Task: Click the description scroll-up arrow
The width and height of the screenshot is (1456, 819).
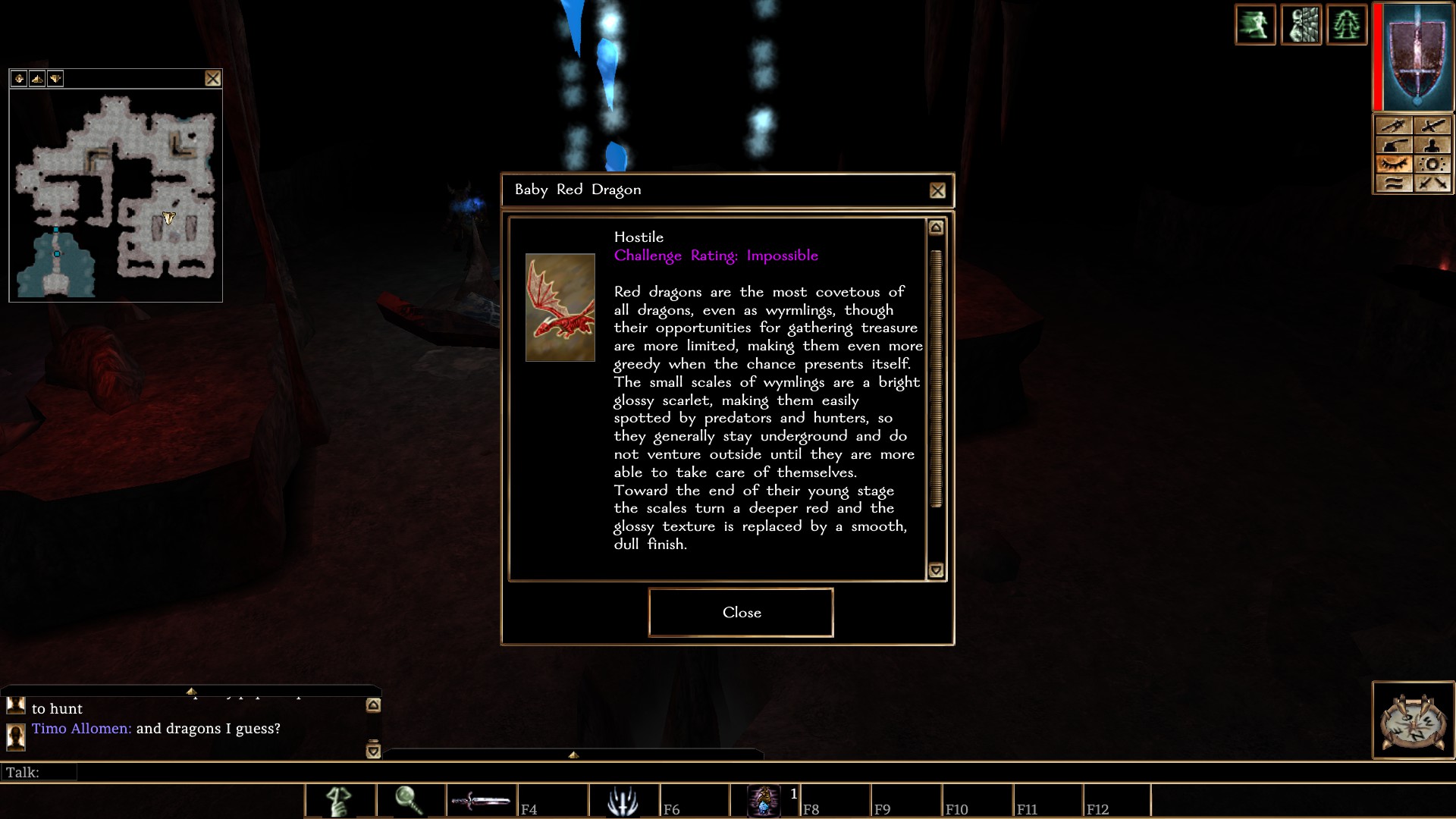Action: click(x=936, y=227)
